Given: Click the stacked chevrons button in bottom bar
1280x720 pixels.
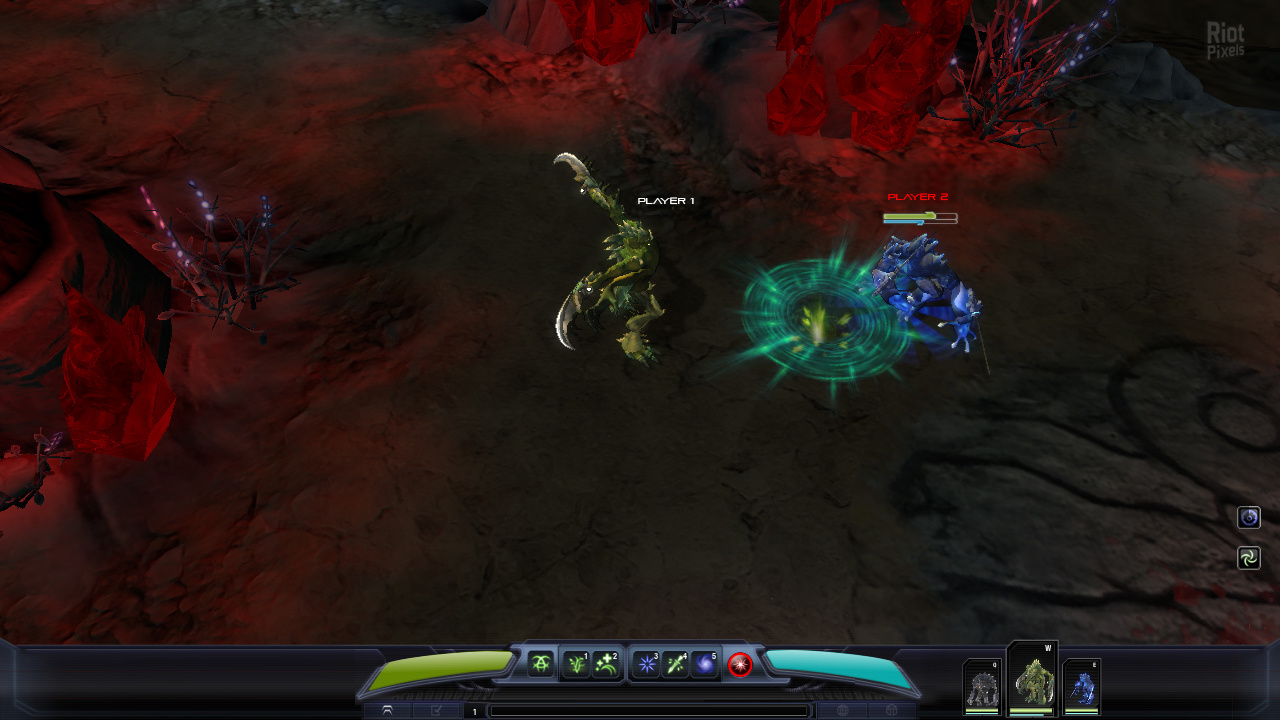Looking at the screenshot, I should tap(388, 710).
